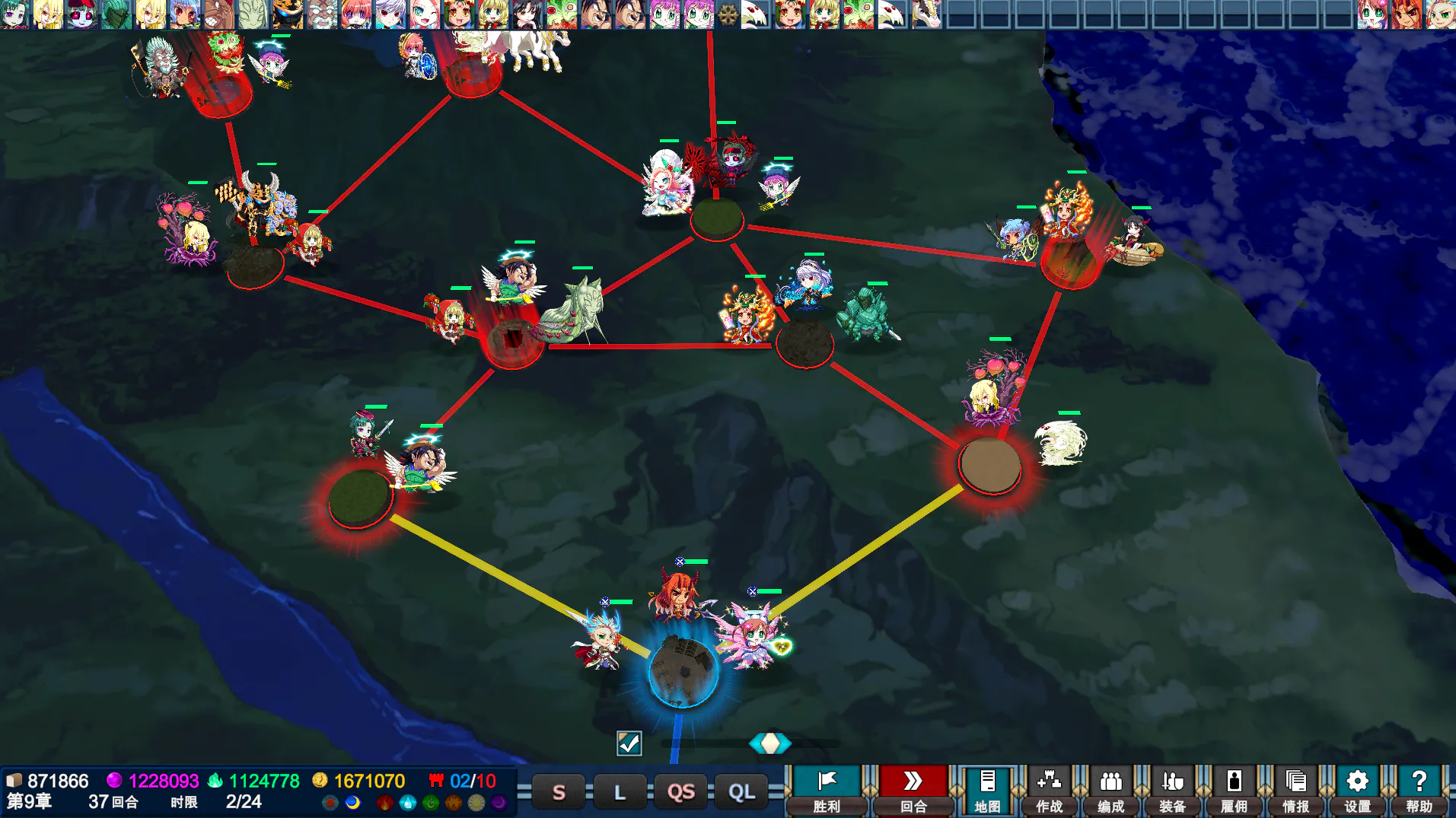Open the 设置 settings menu
Image resolution: width=1456 pixels, height=818 pixels.
click(x=1357, y=791)
